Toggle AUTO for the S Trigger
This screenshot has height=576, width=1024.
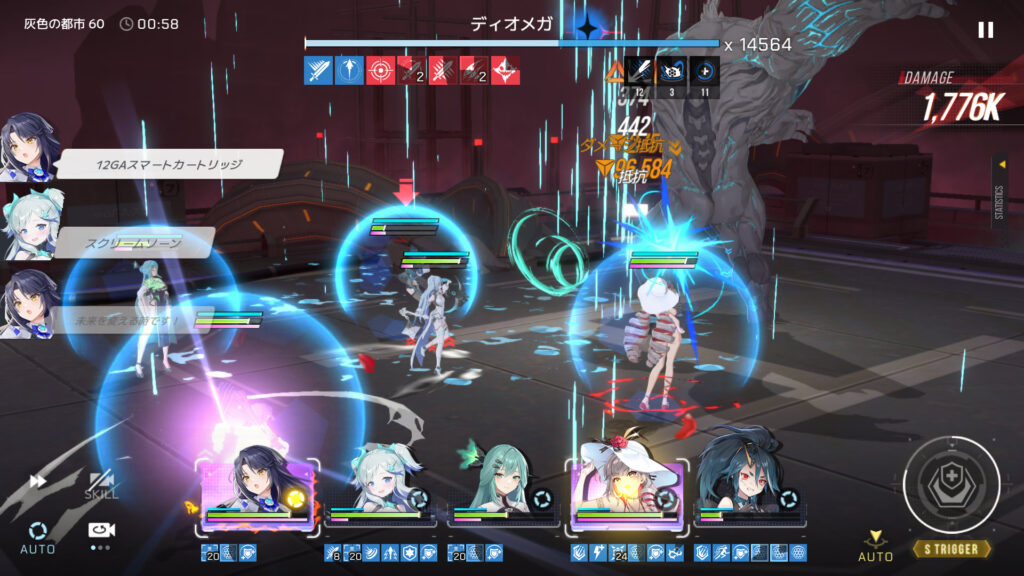(875, 546)
